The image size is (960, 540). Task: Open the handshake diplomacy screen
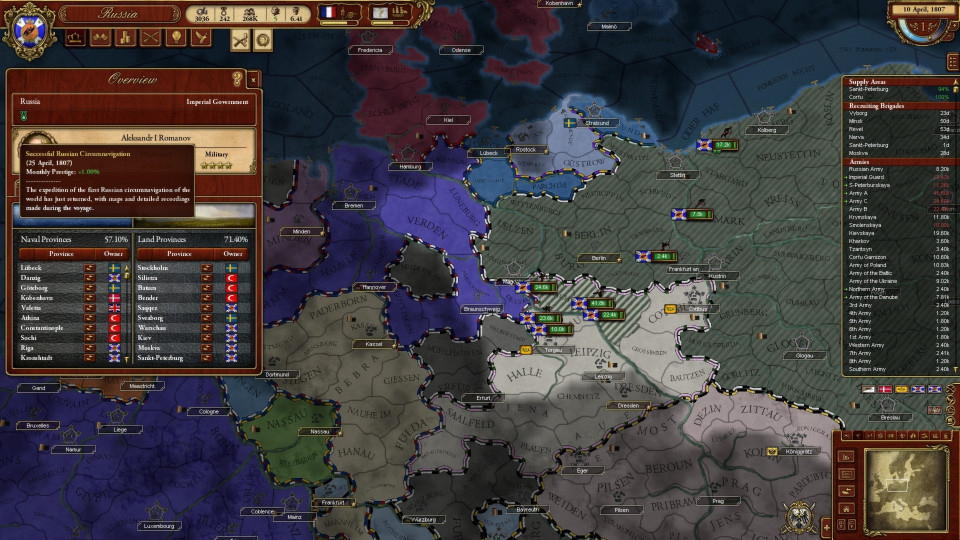click(x=102, y=37)
